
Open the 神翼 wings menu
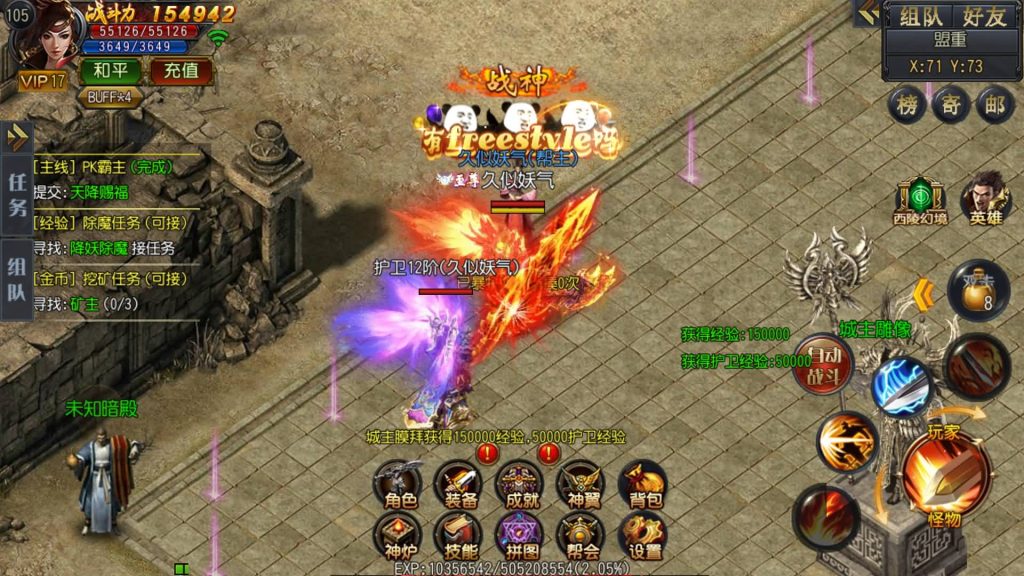(x=580, y=485)
